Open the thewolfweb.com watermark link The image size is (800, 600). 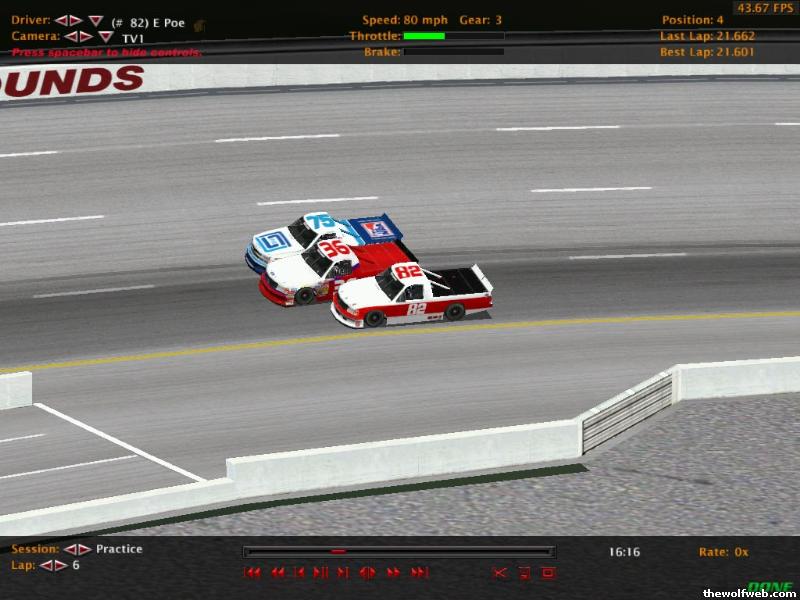[749, 594]
